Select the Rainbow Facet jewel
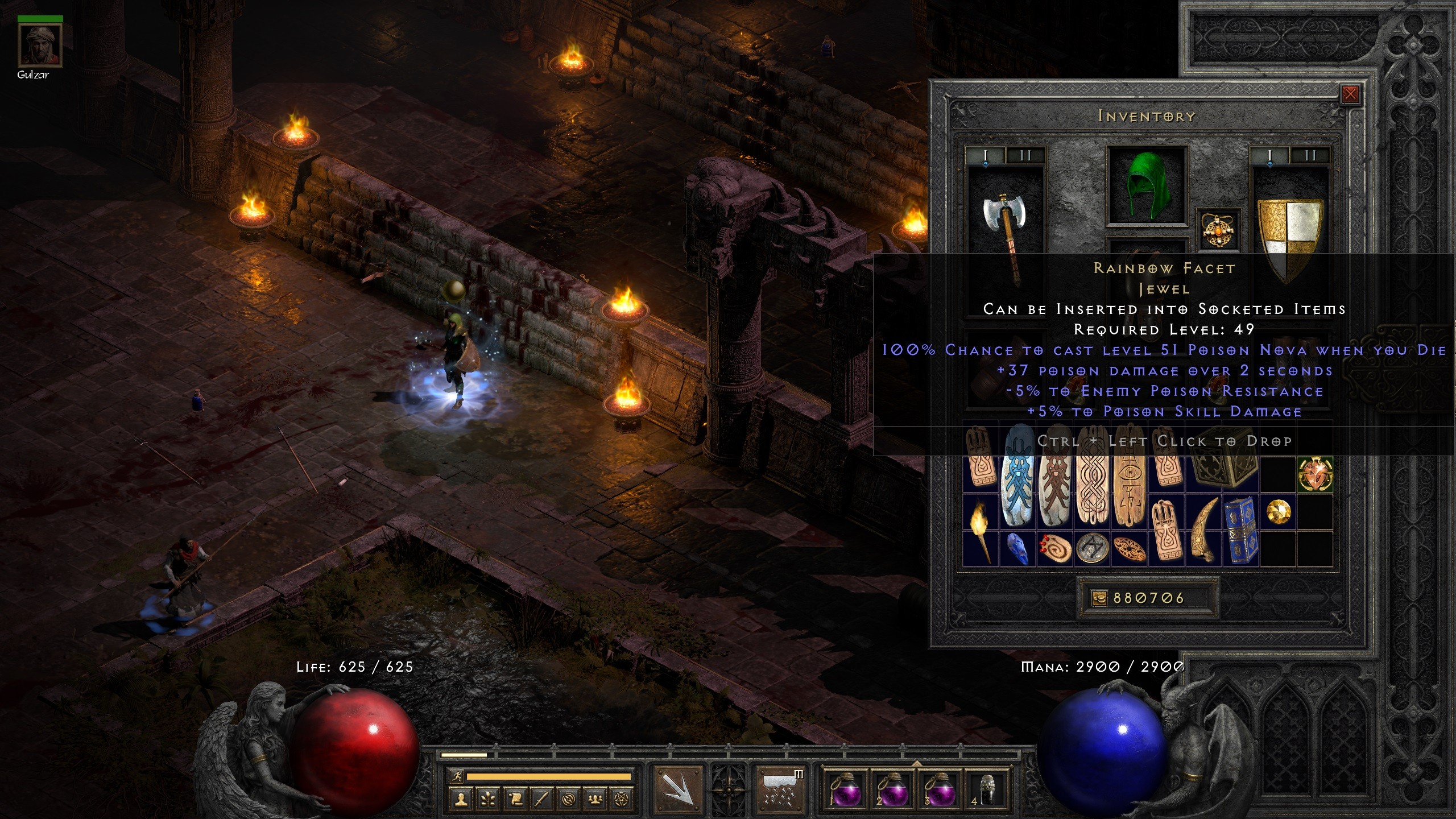The image size is (1456, 819). (x=1315, y=474)
